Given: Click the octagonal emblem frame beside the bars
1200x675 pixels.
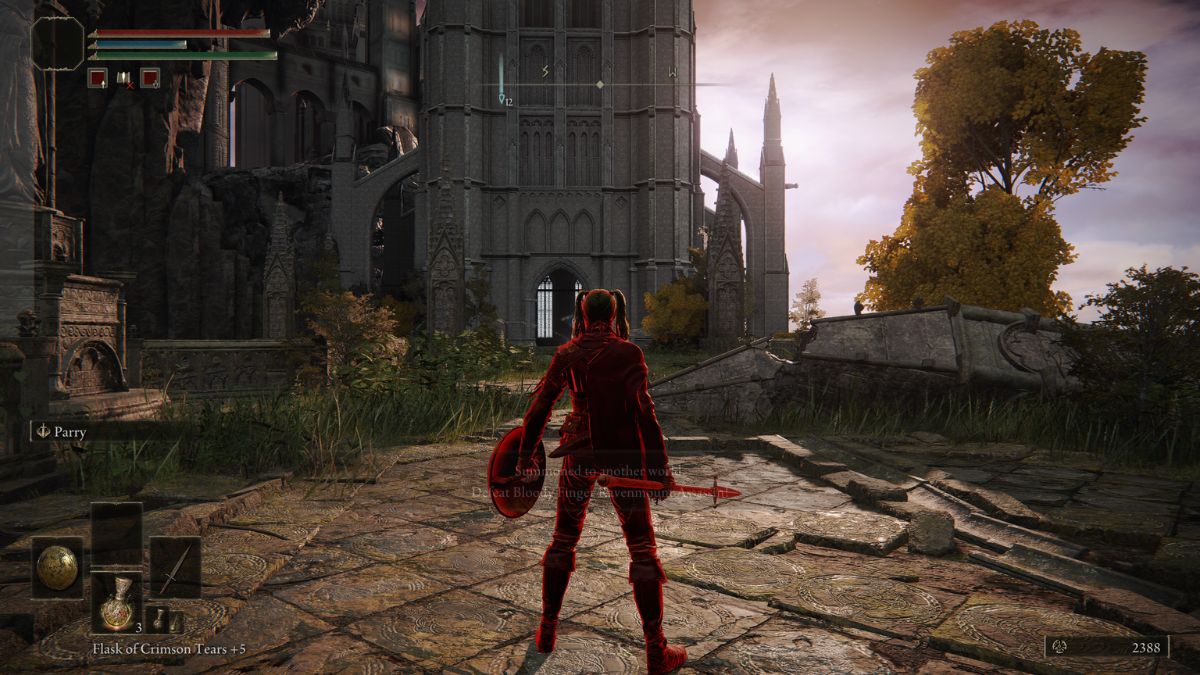Looking at the screenshot, I should click(x=58, y=43).
